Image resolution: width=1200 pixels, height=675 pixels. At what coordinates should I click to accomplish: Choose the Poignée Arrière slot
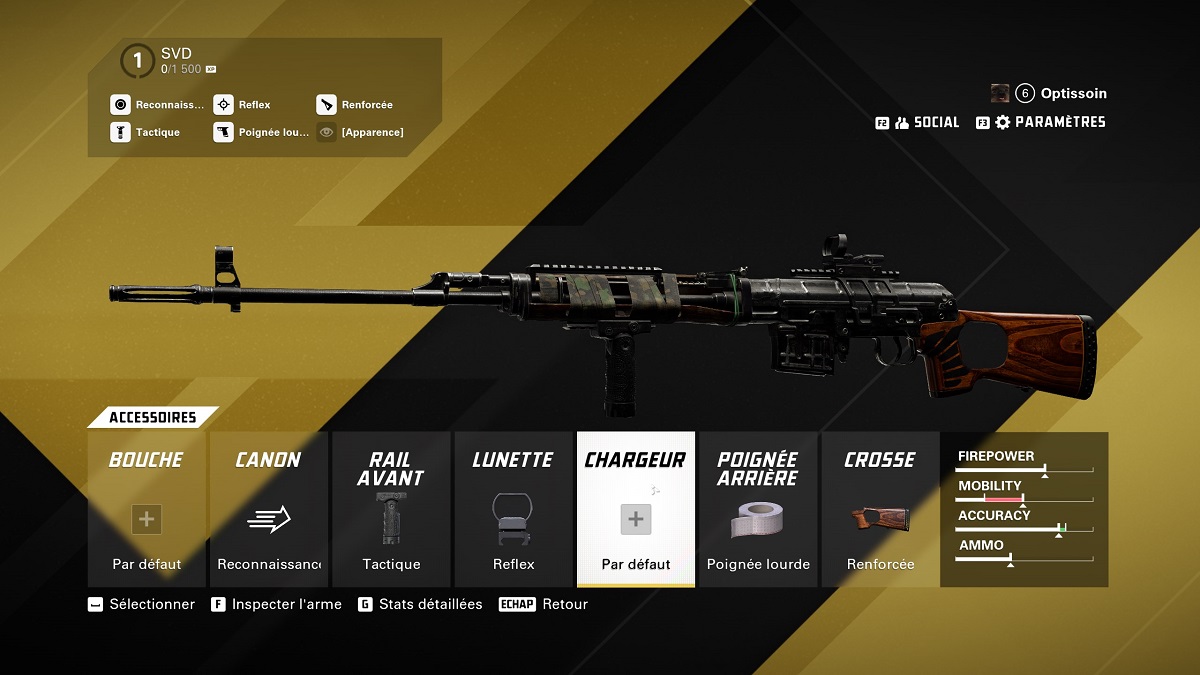(758, 509)
